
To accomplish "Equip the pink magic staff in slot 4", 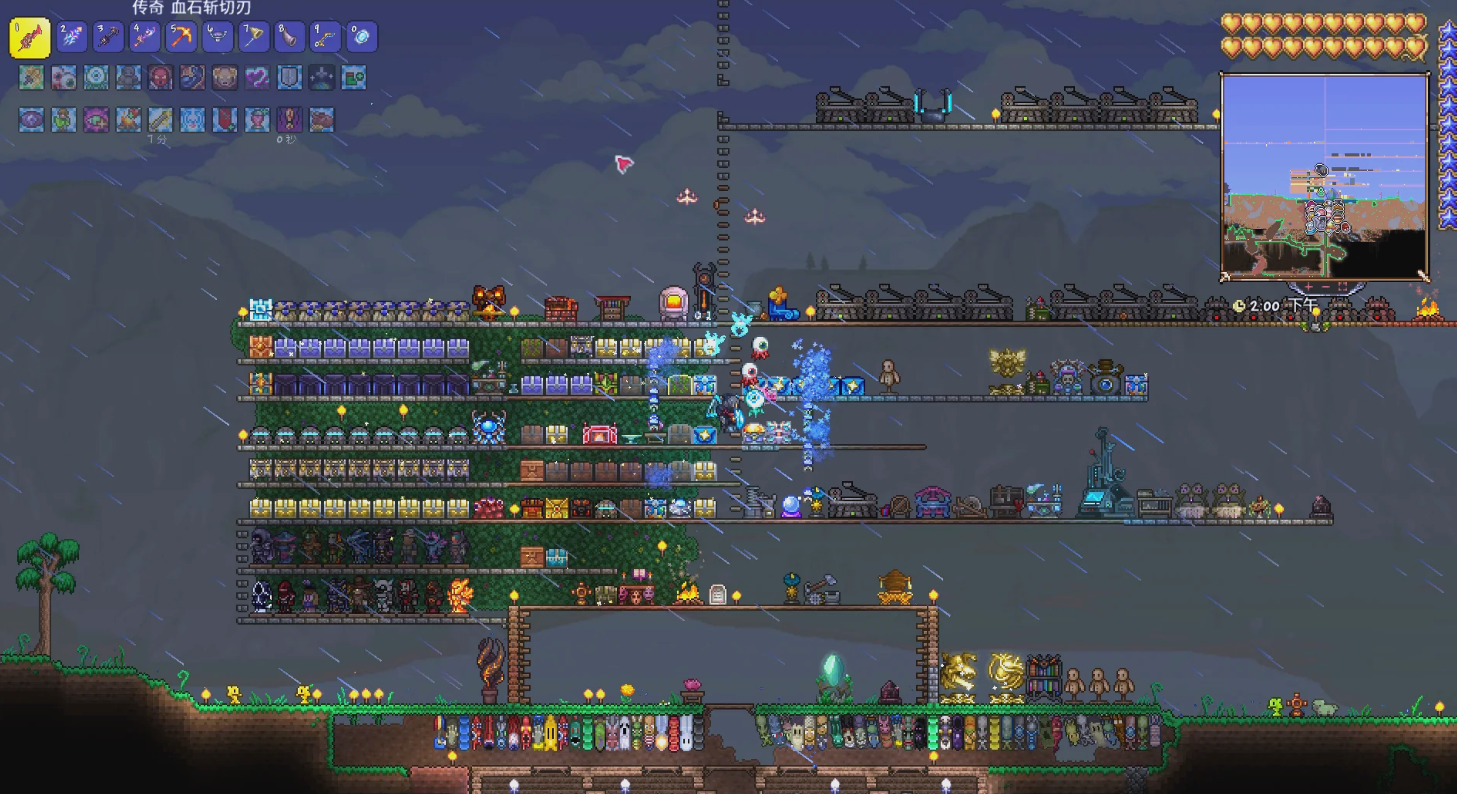I will [x=144, y=37].
